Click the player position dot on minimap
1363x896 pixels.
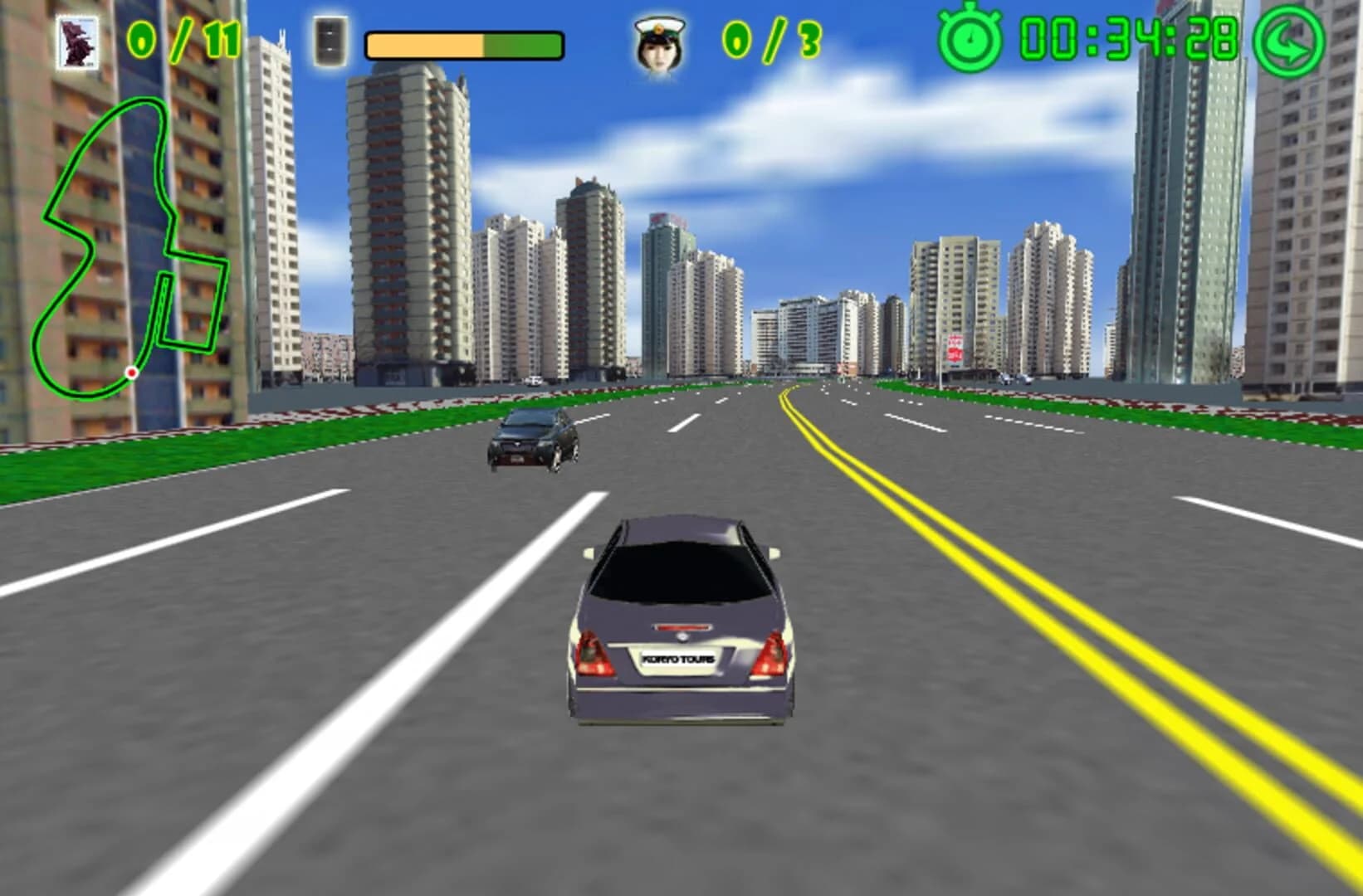133,373
